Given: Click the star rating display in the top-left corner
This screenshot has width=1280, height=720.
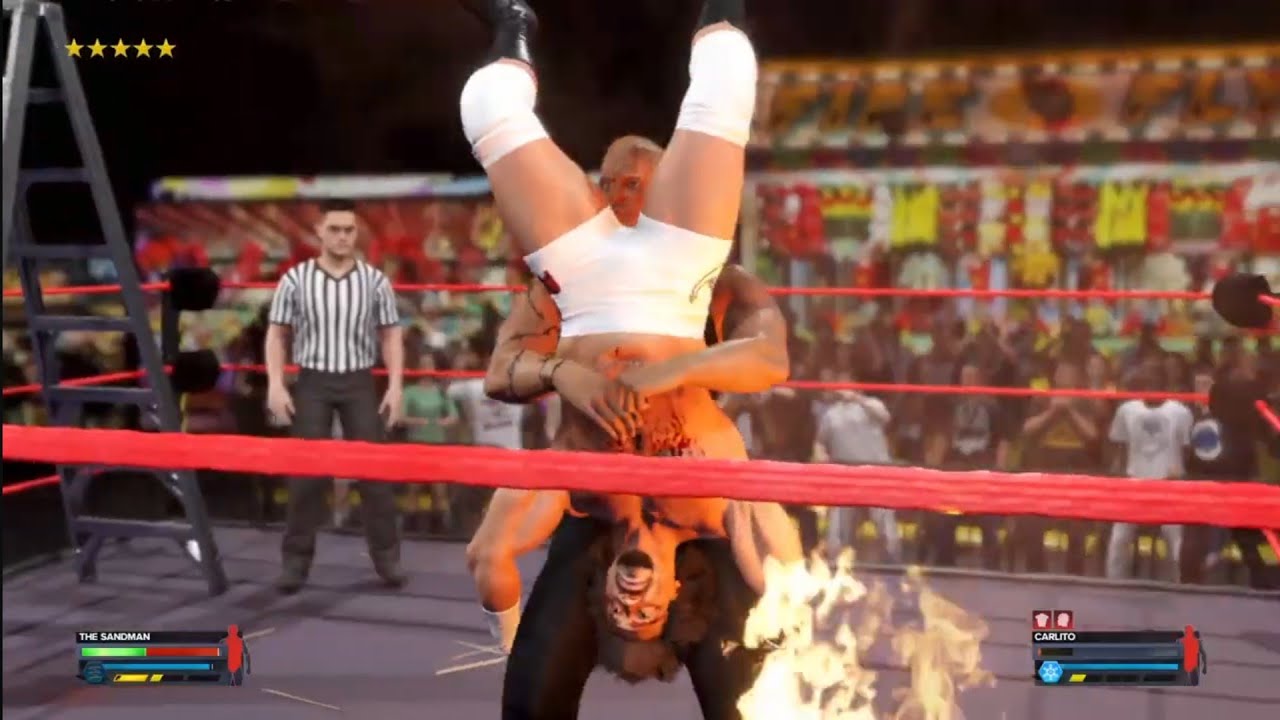Looking at the screenshot, I should 119,47.
